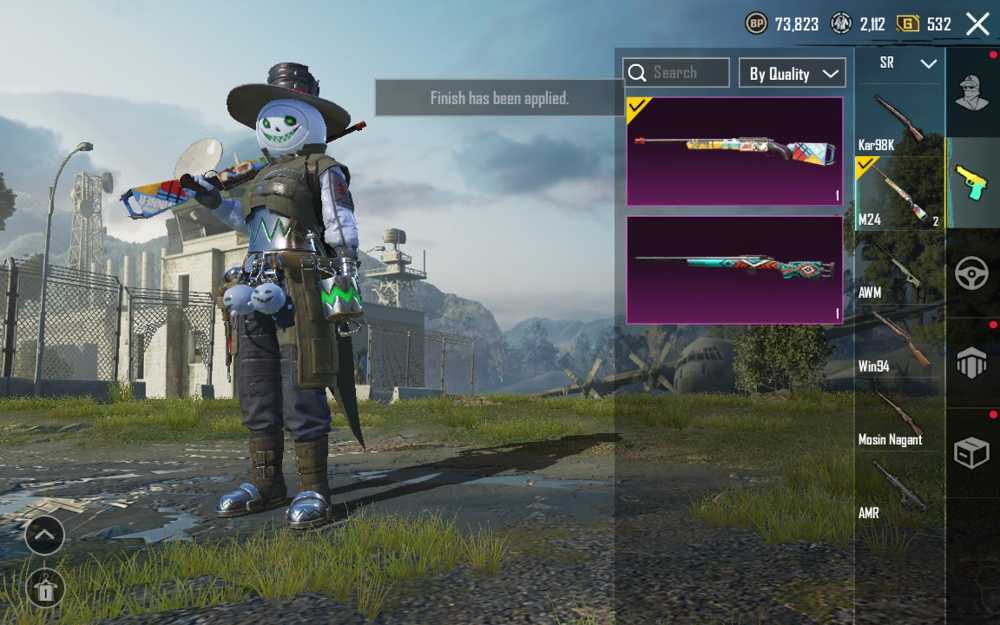Image resolution: width=1000 pixels, height=625 pixels.
Task: Select the Mosin Nagant entry
Action: tap(899, 415)
